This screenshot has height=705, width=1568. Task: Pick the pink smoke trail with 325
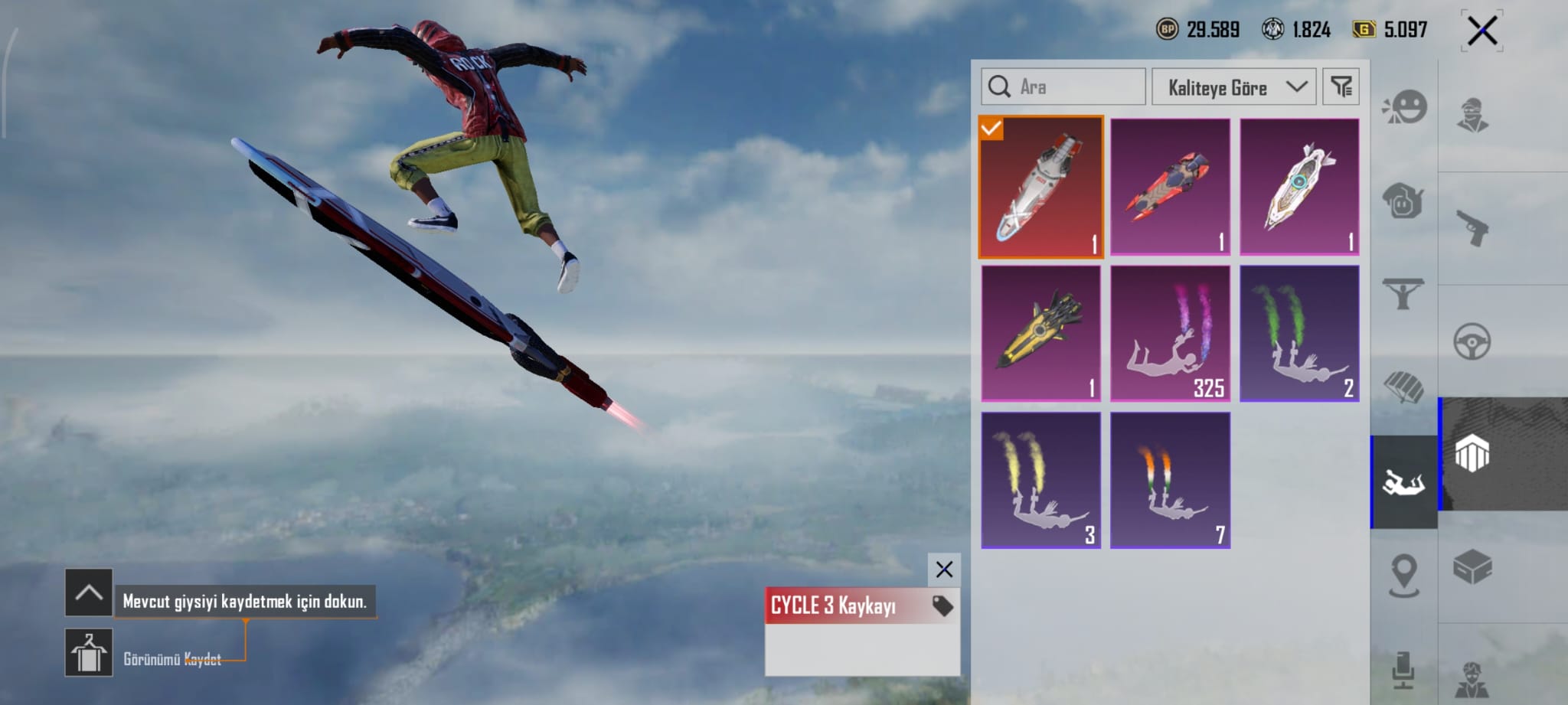1170,333
